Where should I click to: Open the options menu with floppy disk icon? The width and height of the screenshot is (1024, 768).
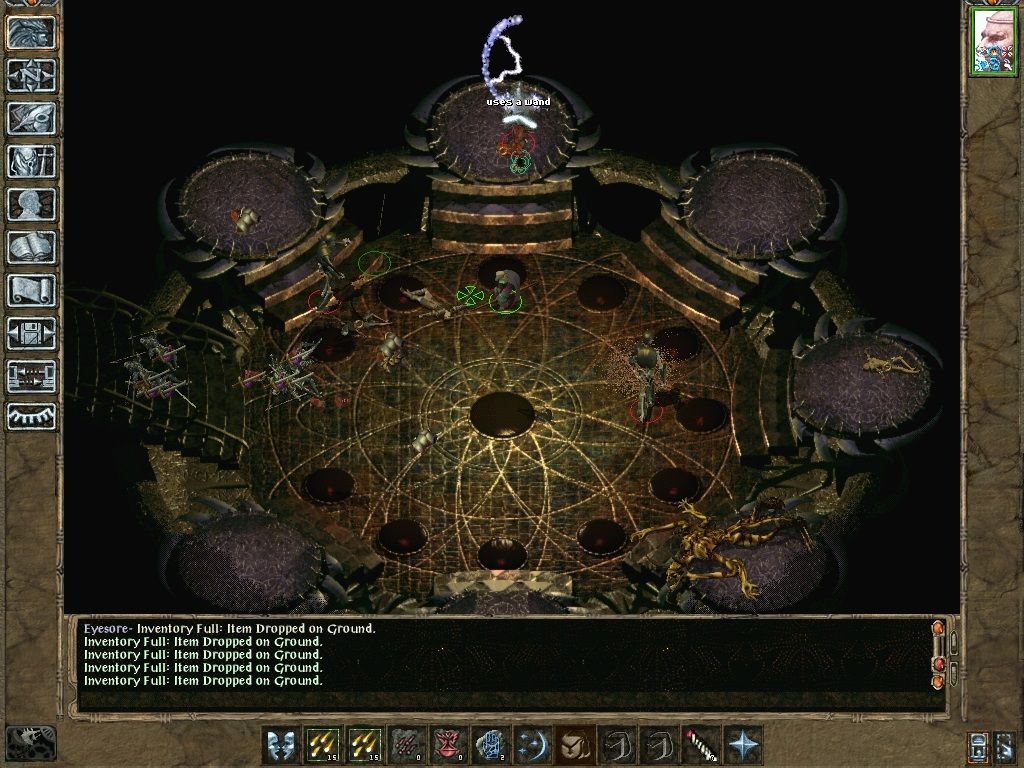(32, 333)
